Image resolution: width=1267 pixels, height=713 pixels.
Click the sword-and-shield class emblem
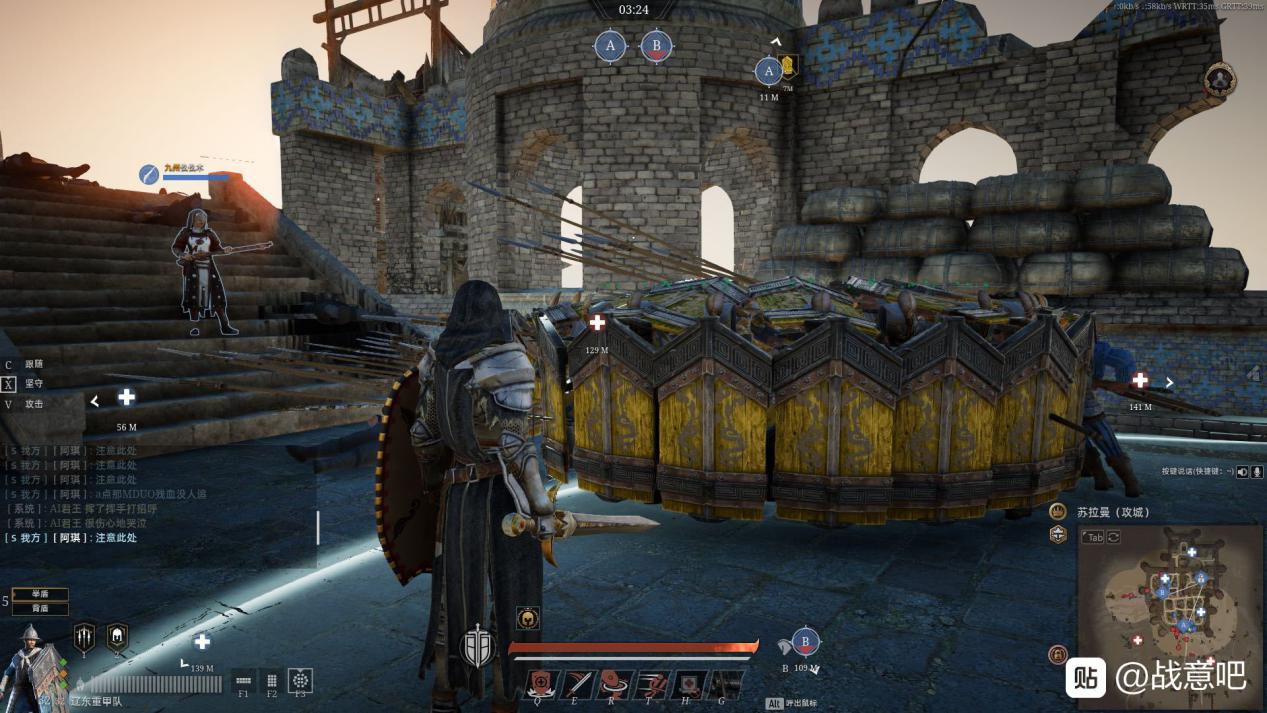click(x=478, y=647)
